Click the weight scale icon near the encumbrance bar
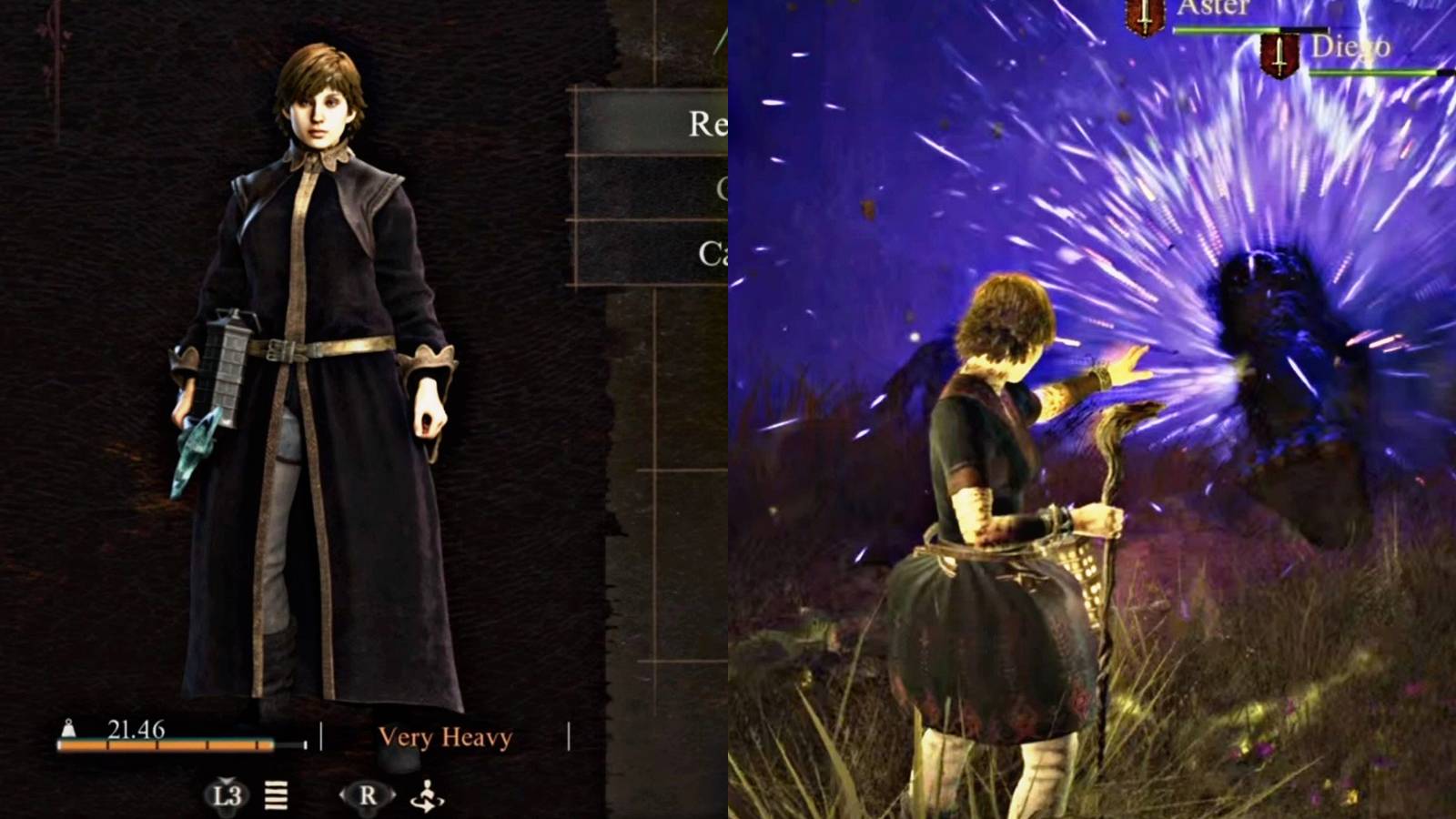This screenshot has width=1456, height=819. click(x=67, y=728)
